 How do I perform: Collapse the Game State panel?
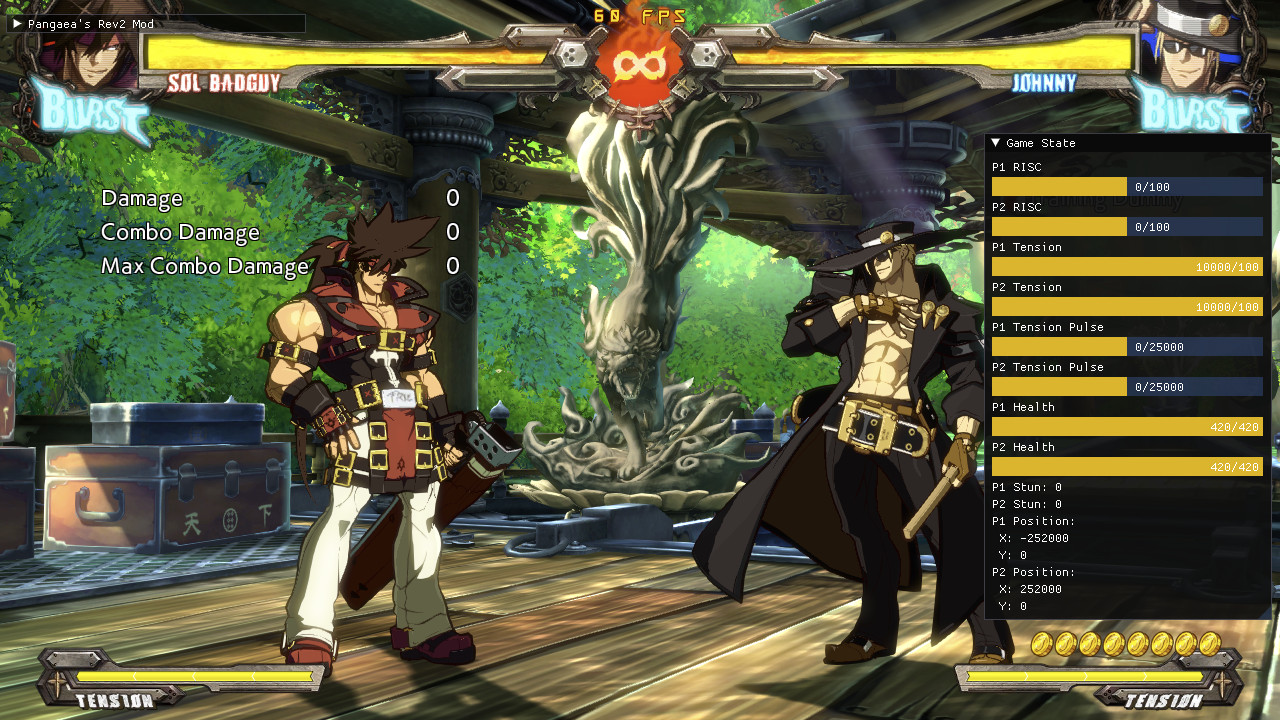(996, 143)
